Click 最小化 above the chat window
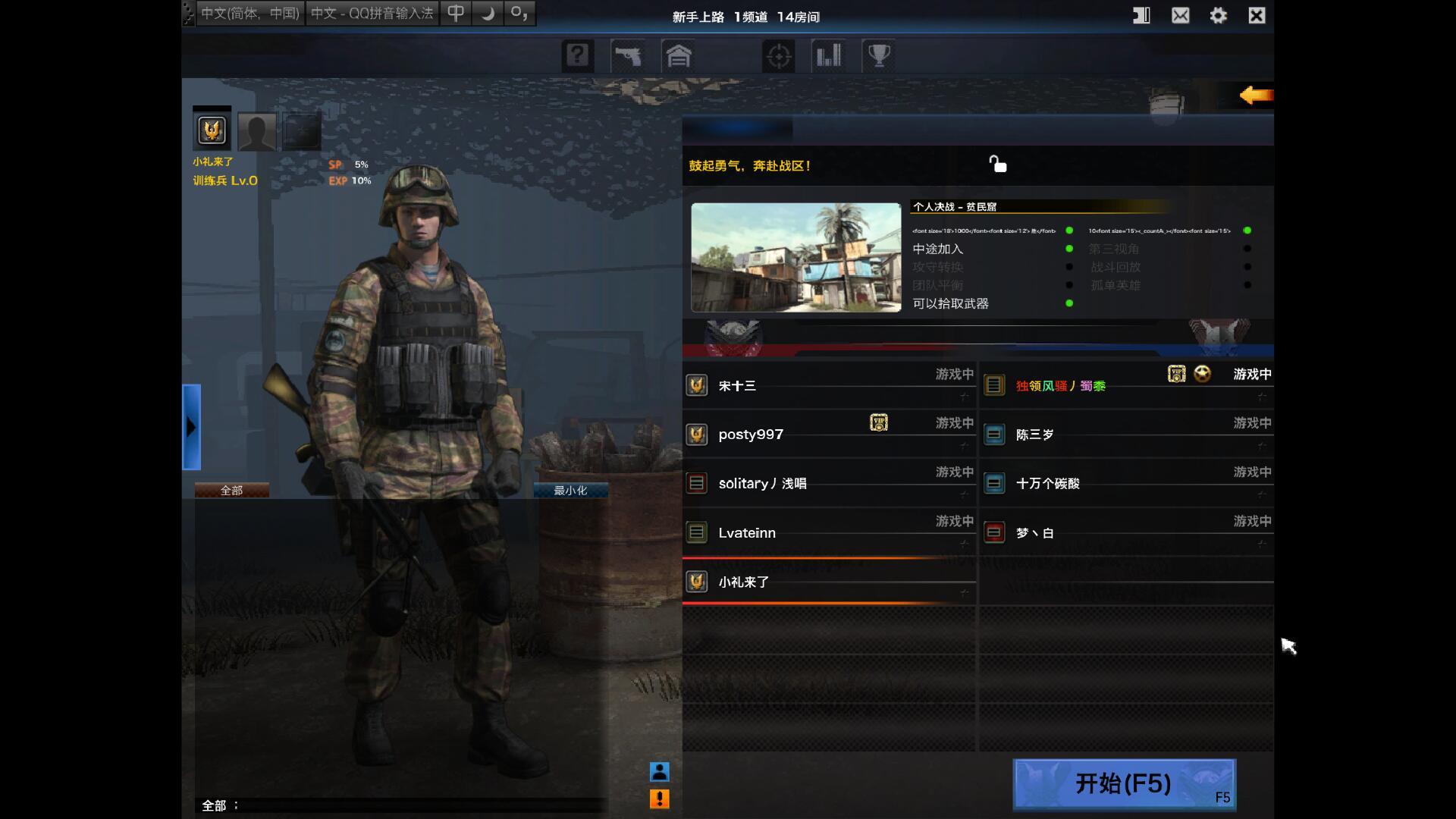 point(570,490)
